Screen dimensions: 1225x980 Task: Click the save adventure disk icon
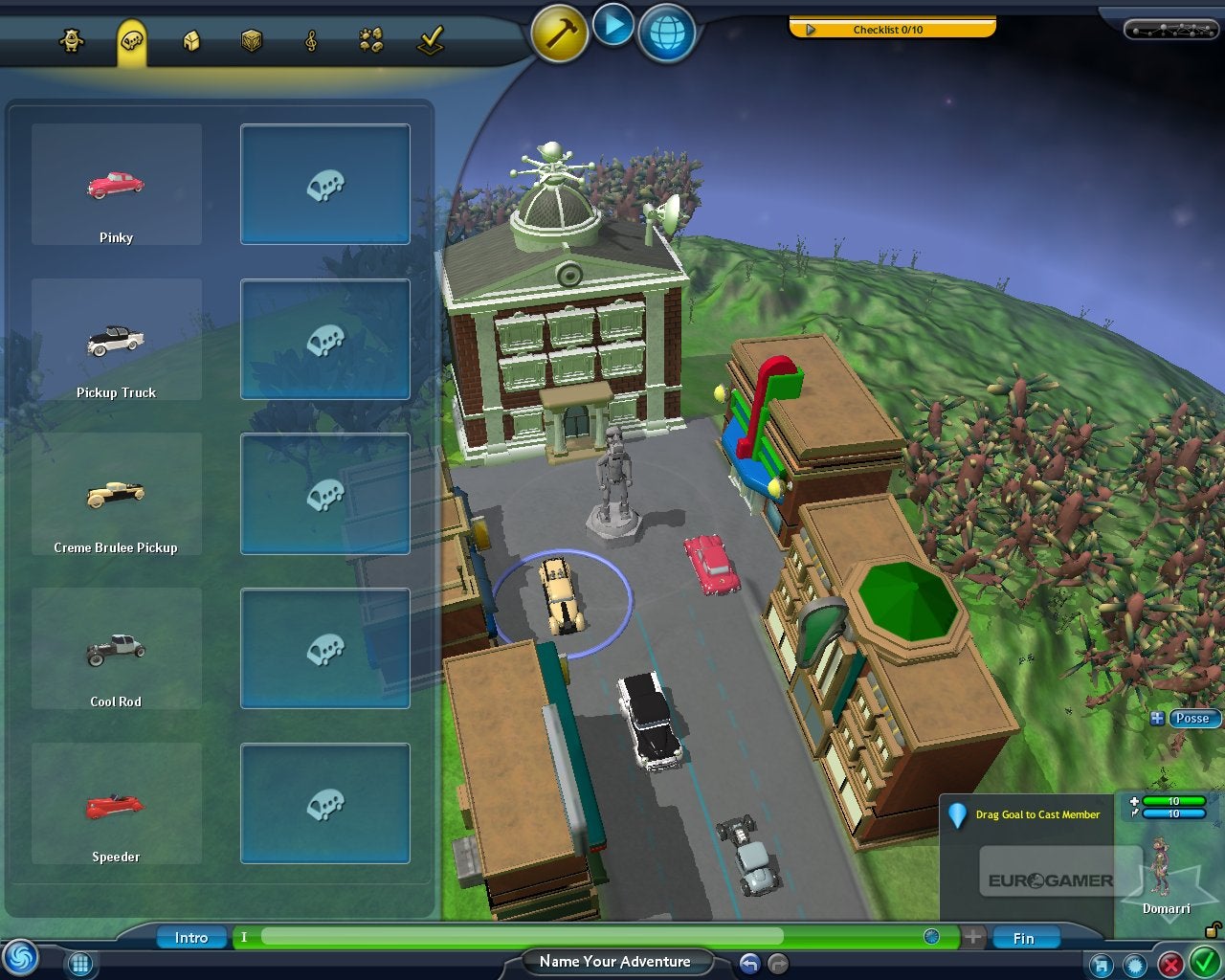1102,964
